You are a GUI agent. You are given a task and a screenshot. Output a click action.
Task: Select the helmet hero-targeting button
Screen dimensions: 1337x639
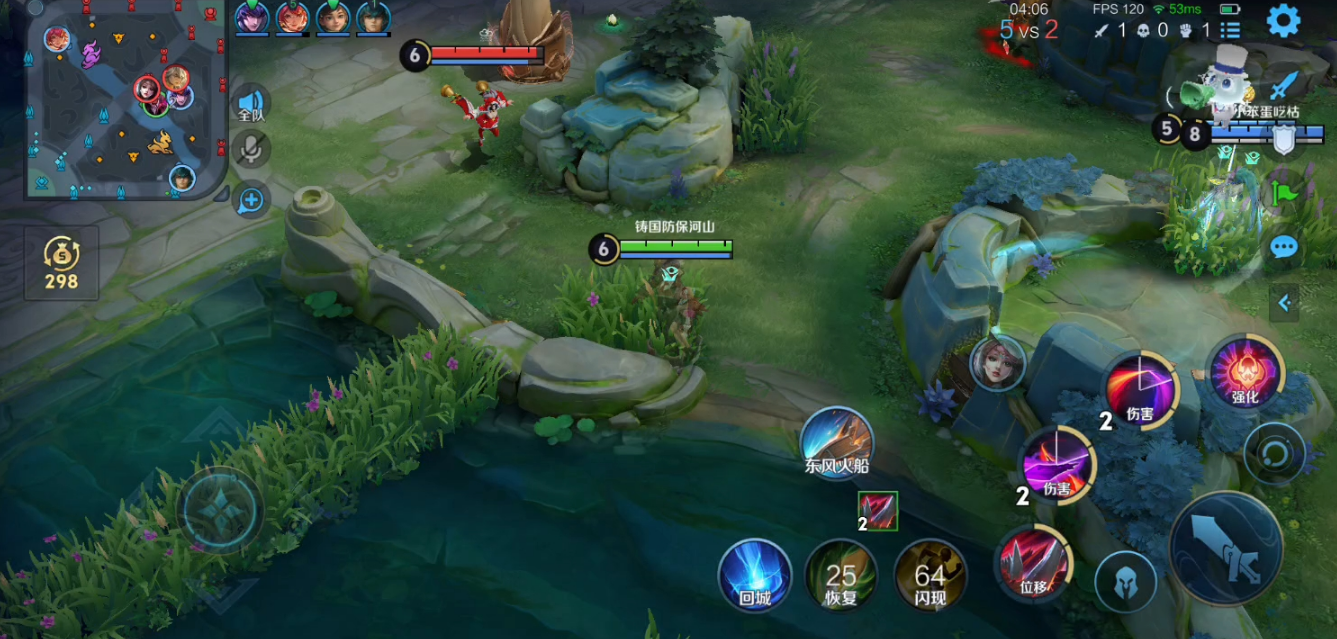(1126, 581)
